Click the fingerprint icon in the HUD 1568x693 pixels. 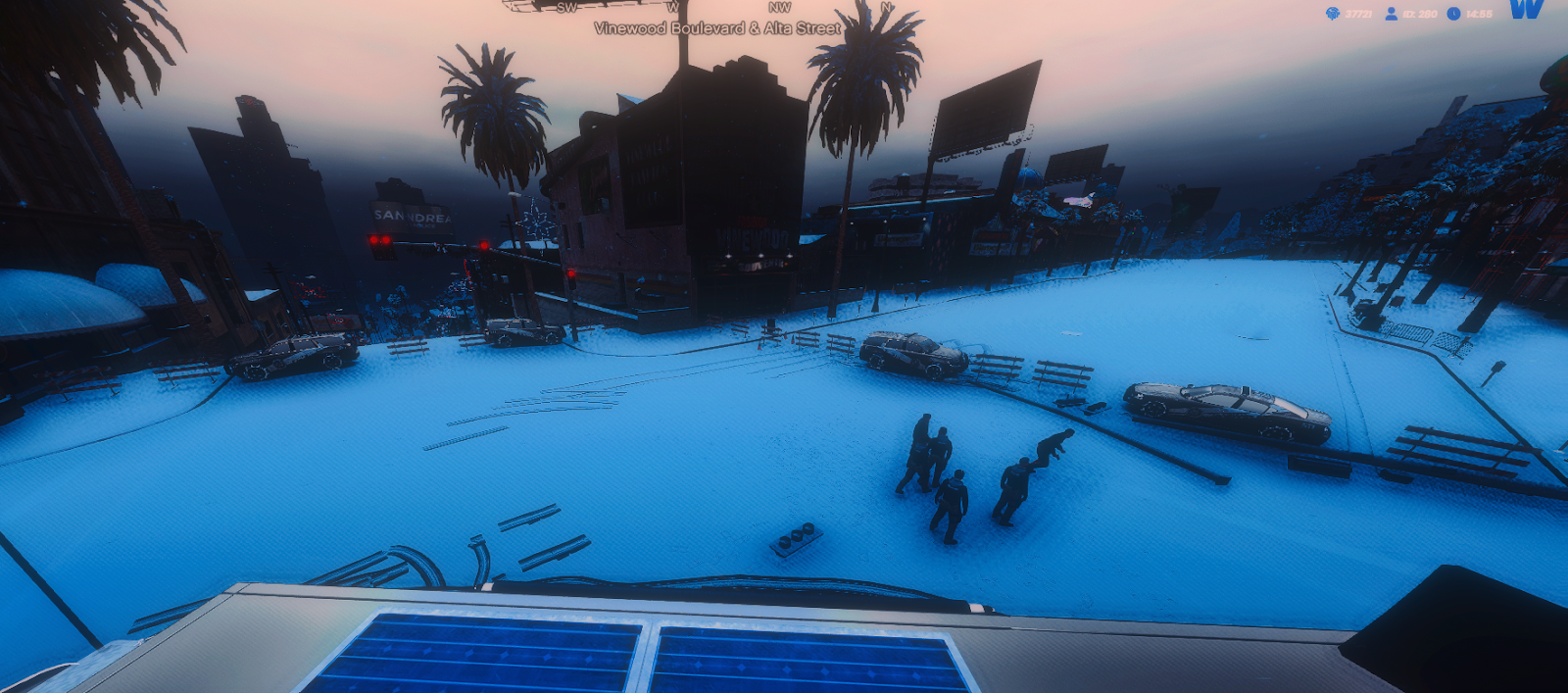[1333, 14]
